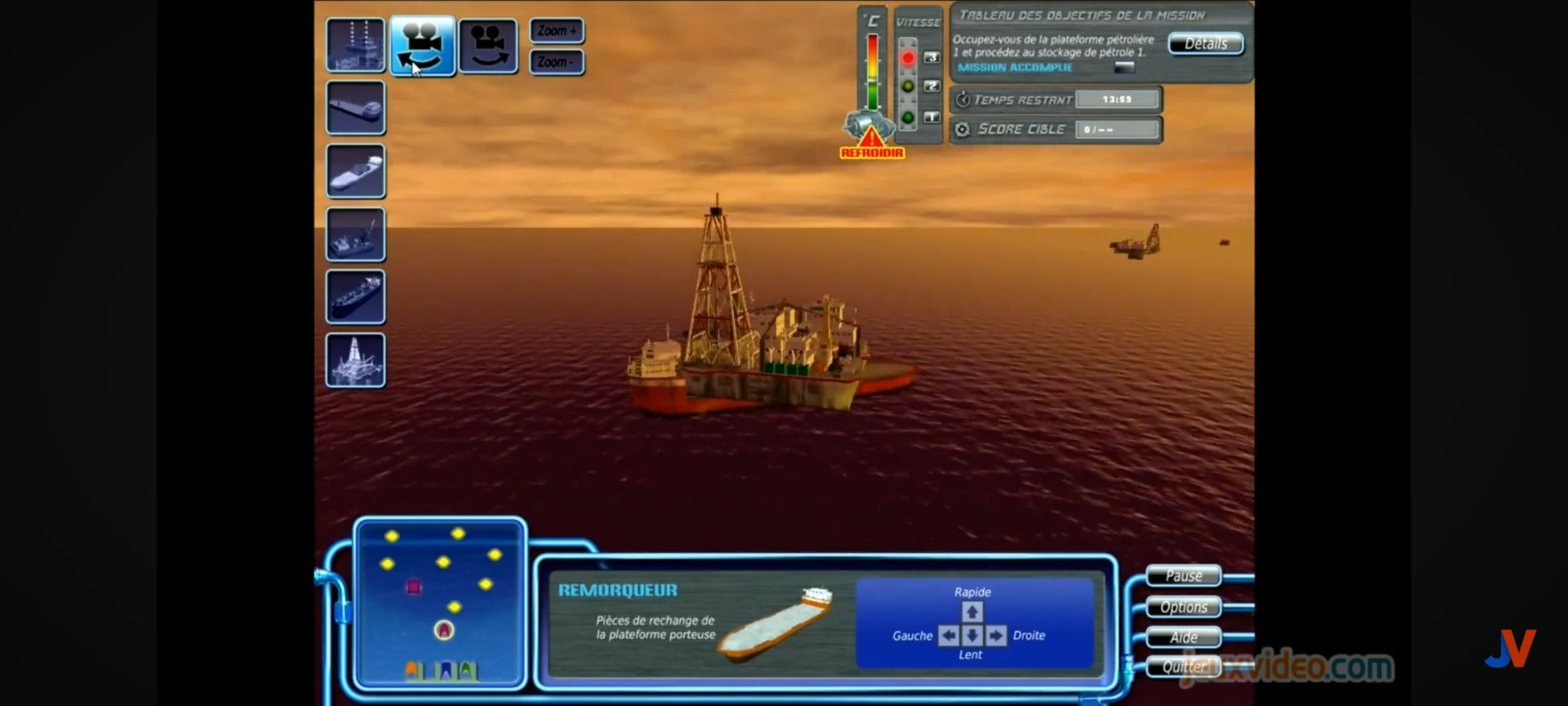This screenshot has height=706, width=1568.
Task: Select the crane barge vessel thumbnail
Action: pyautogui.click(x=355, y=235)
